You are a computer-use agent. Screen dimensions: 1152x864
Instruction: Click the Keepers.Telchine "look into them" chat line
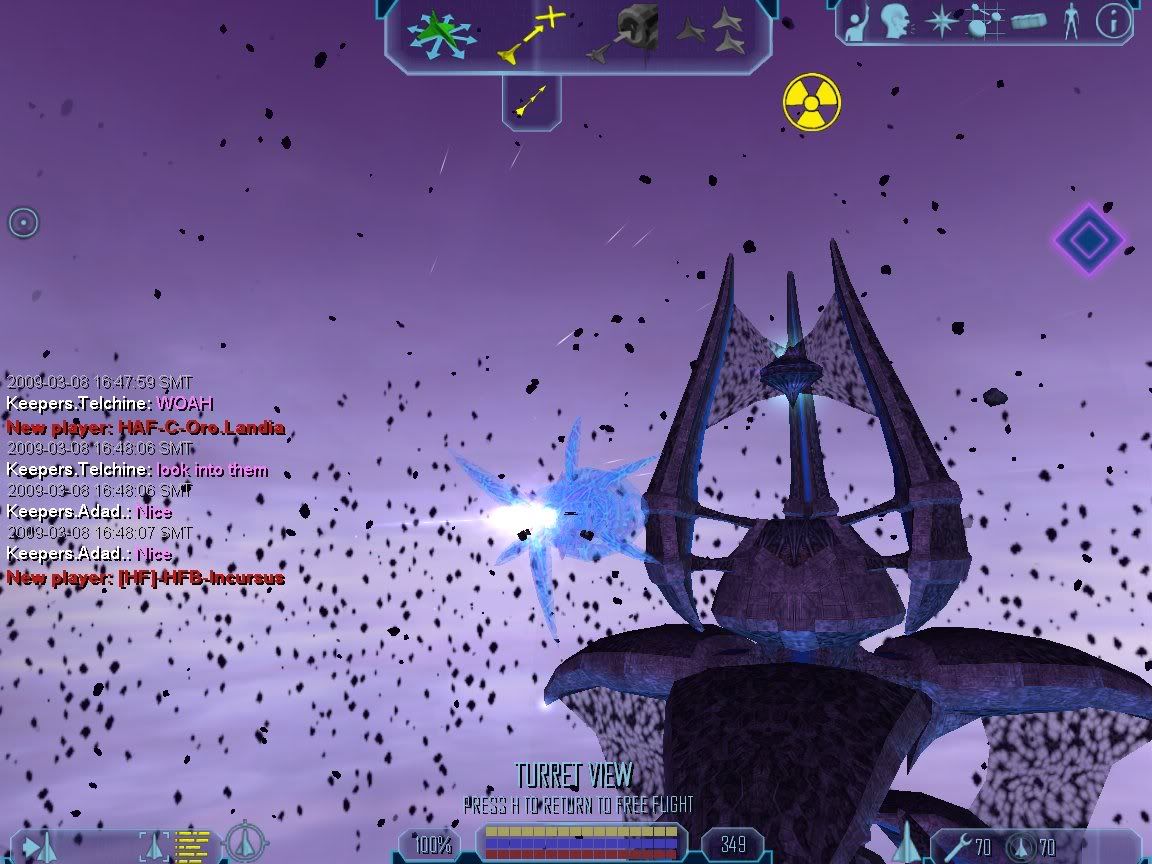coord(137,470)
